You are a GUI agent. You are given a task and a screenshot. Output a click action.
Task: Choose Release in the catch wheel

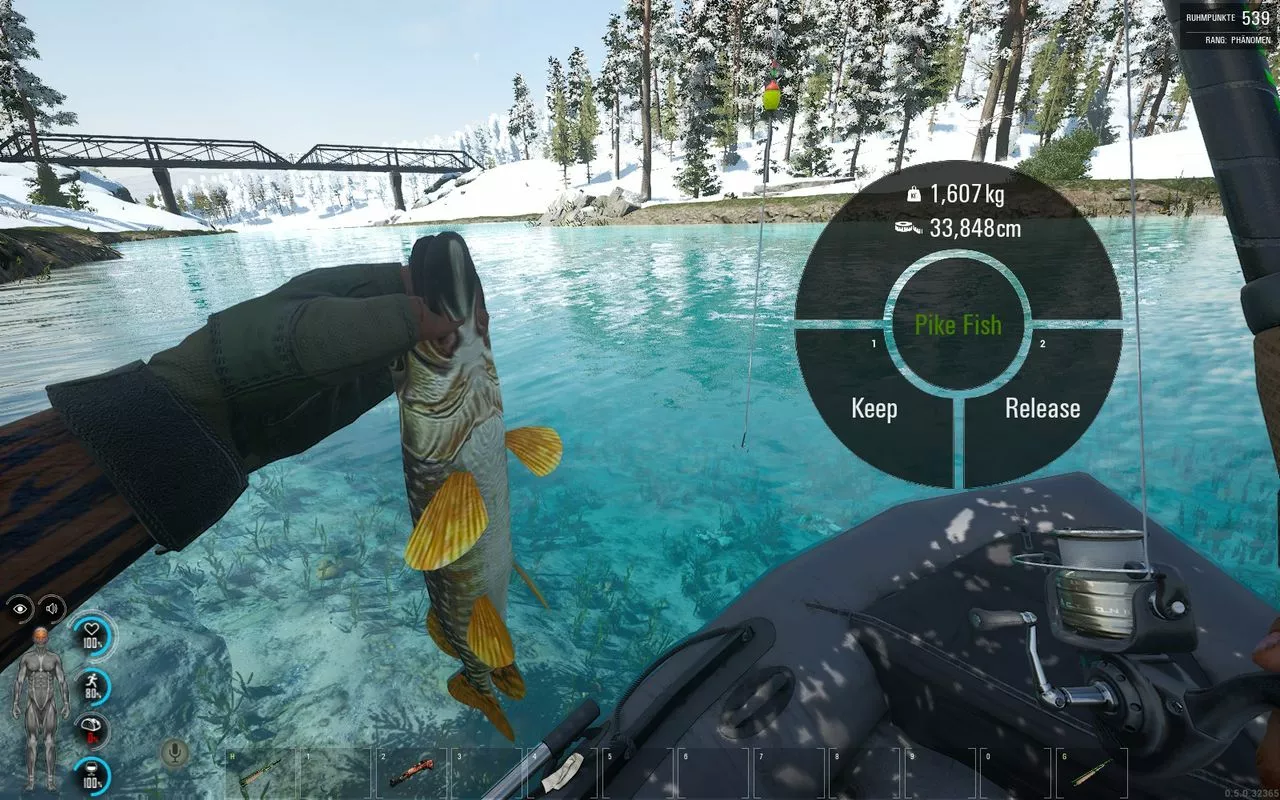tap(1042, 408)
